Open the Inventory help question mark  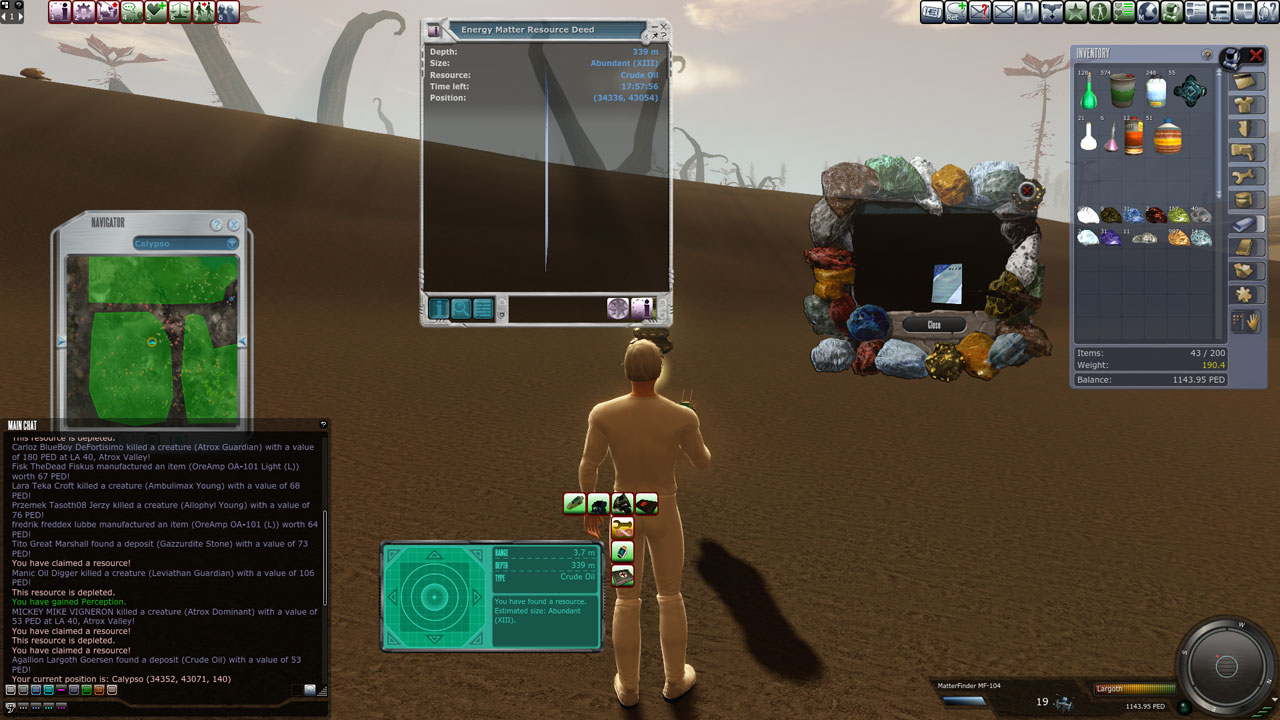tap(1207, 55)
